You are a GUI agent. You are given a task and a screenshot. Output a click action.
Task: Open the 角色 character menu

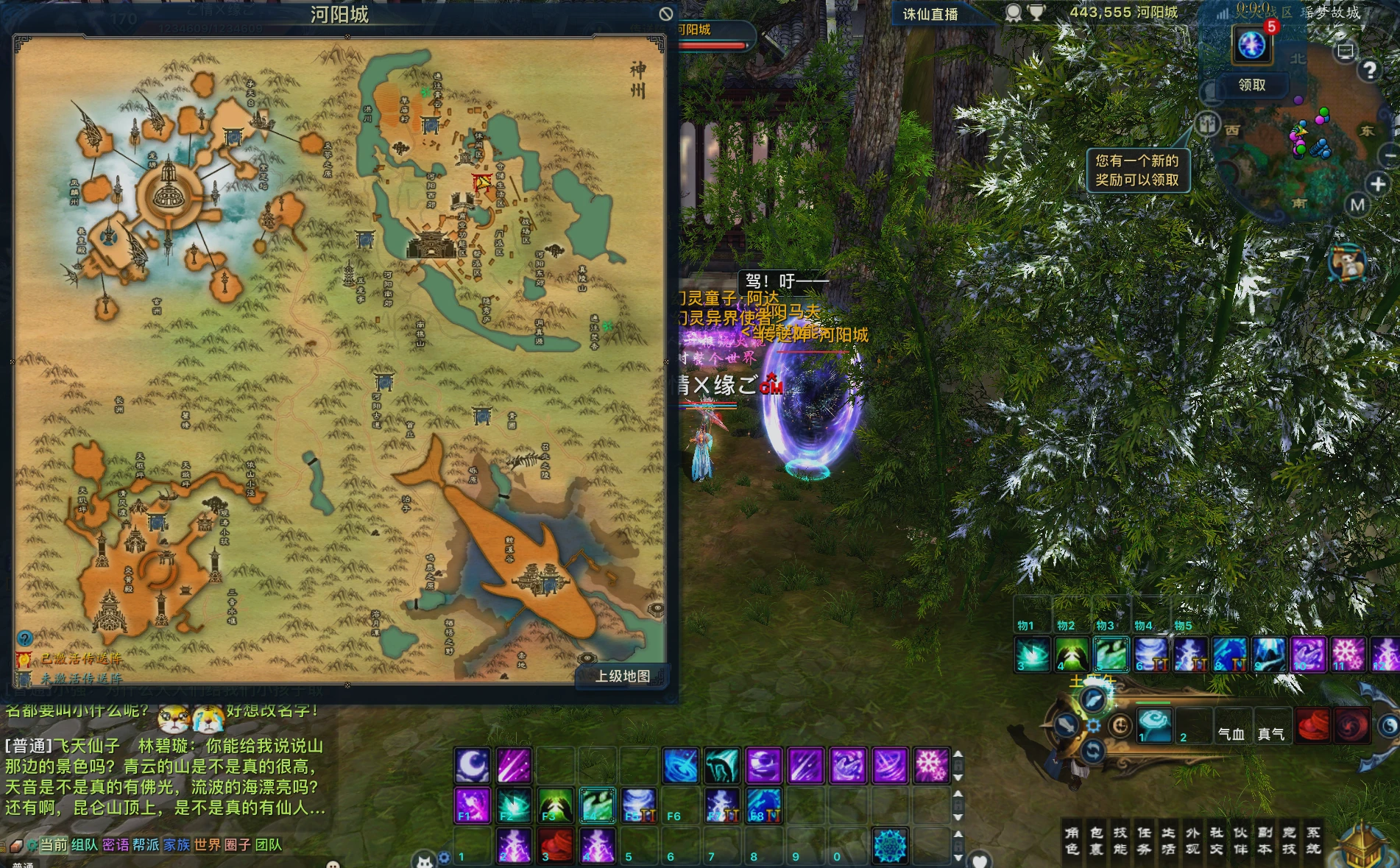(1072, 841)
